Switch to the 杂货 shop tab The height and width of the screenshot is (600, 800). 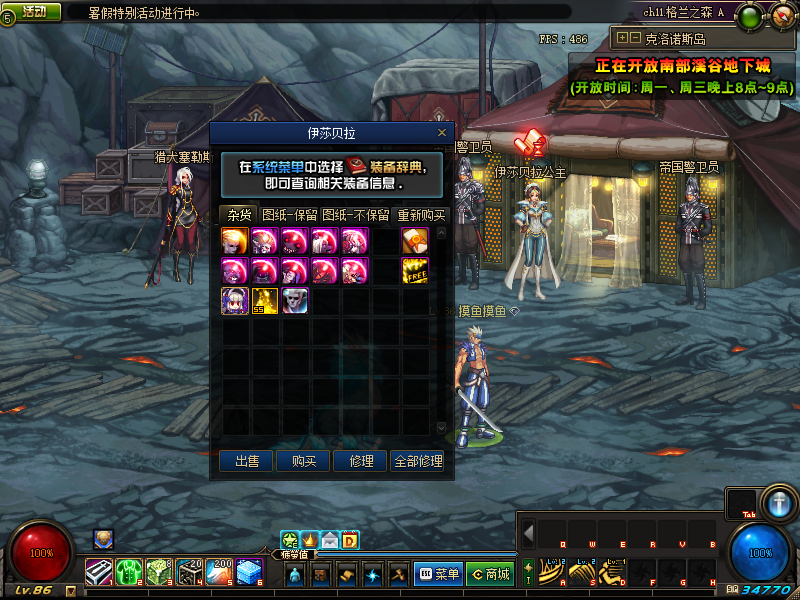click(239, 215)
